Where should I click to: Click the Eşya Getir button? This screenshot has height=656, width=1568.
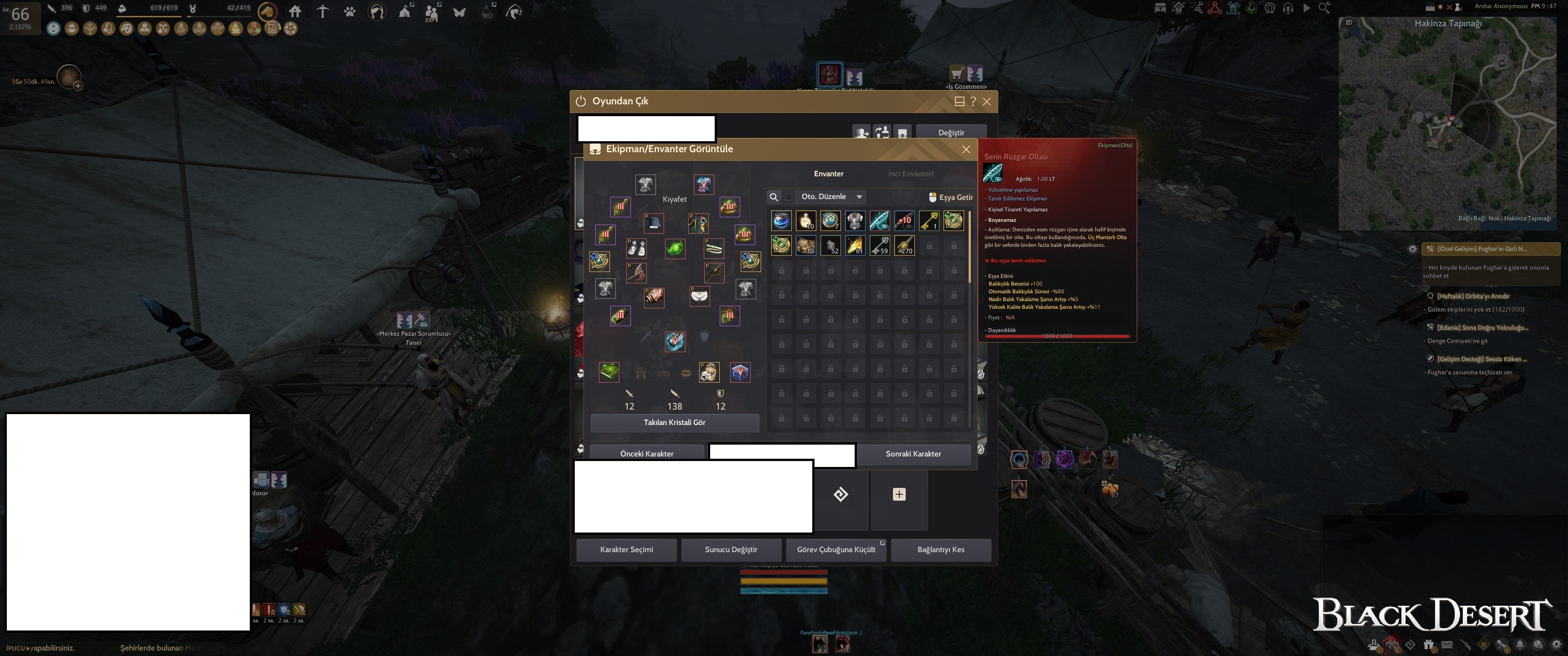pyautogui.click(x=950, y=197)
